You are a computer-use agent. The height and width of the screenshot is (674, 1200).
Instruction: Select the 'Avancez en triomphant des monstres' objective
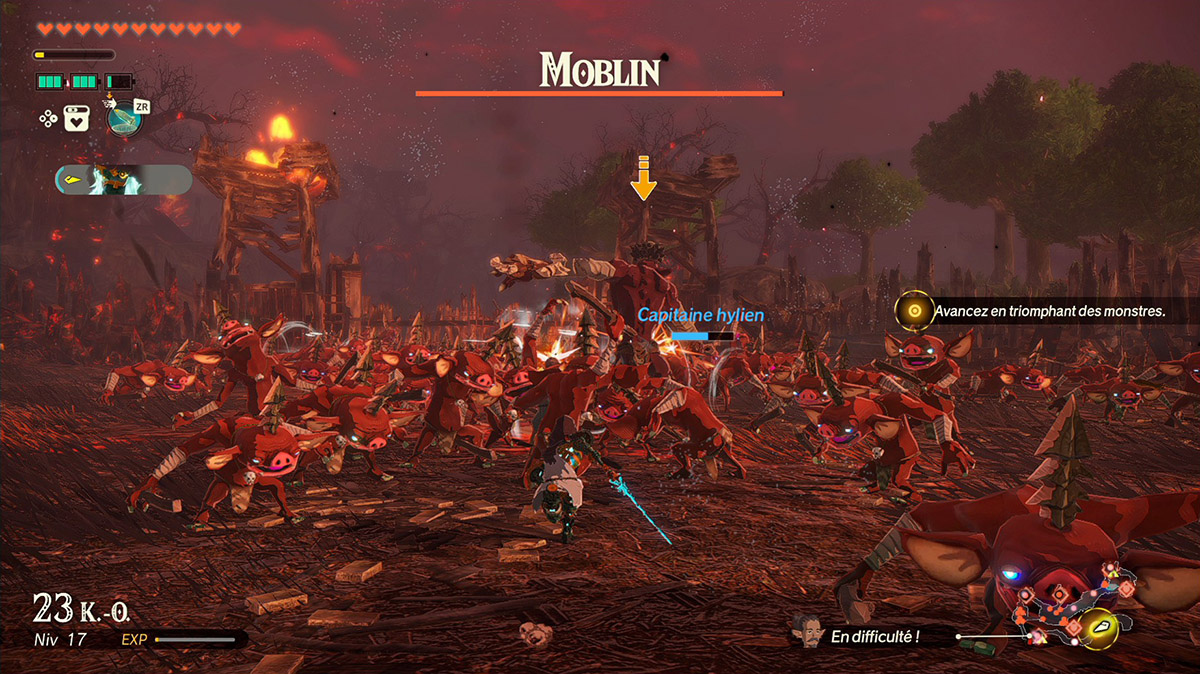pos(1050,312)
